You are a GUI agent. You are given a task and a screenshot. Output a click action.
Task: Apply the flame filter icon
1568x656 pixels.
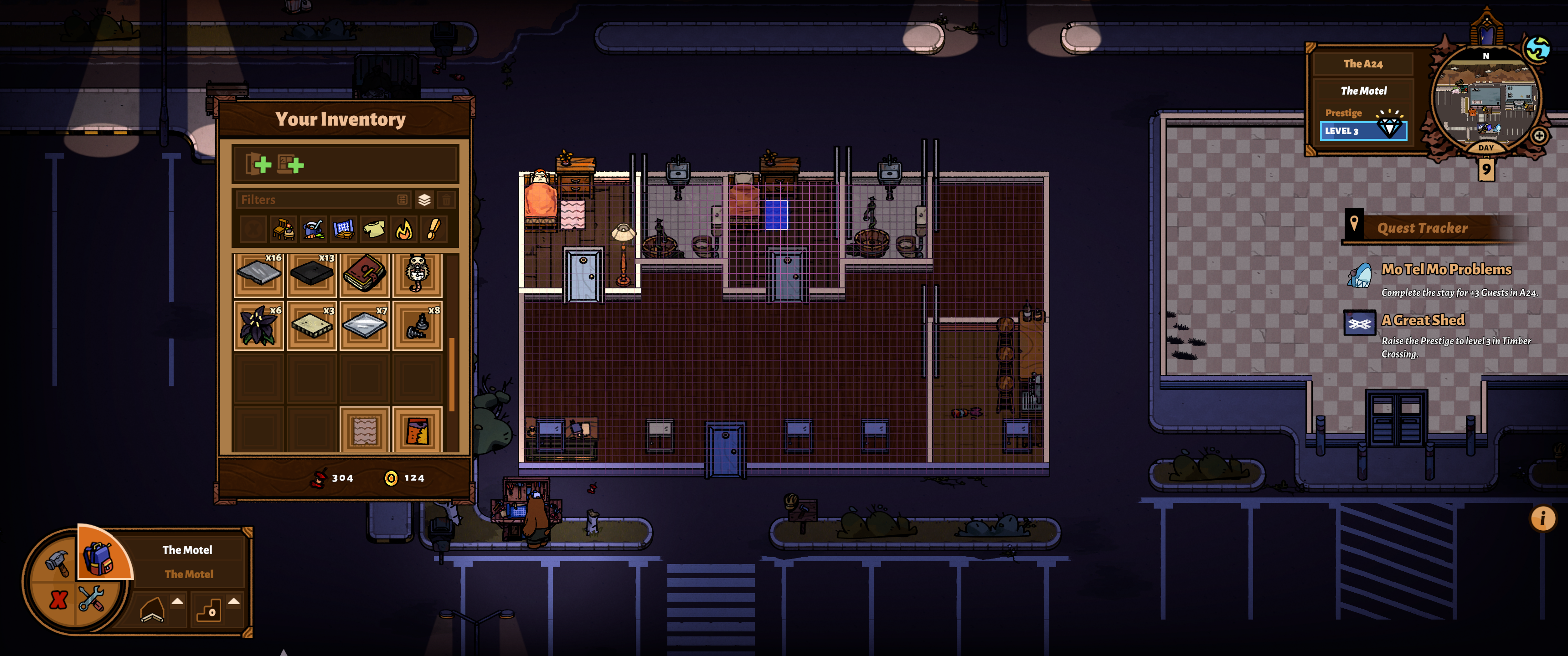(x=403, y=230)
